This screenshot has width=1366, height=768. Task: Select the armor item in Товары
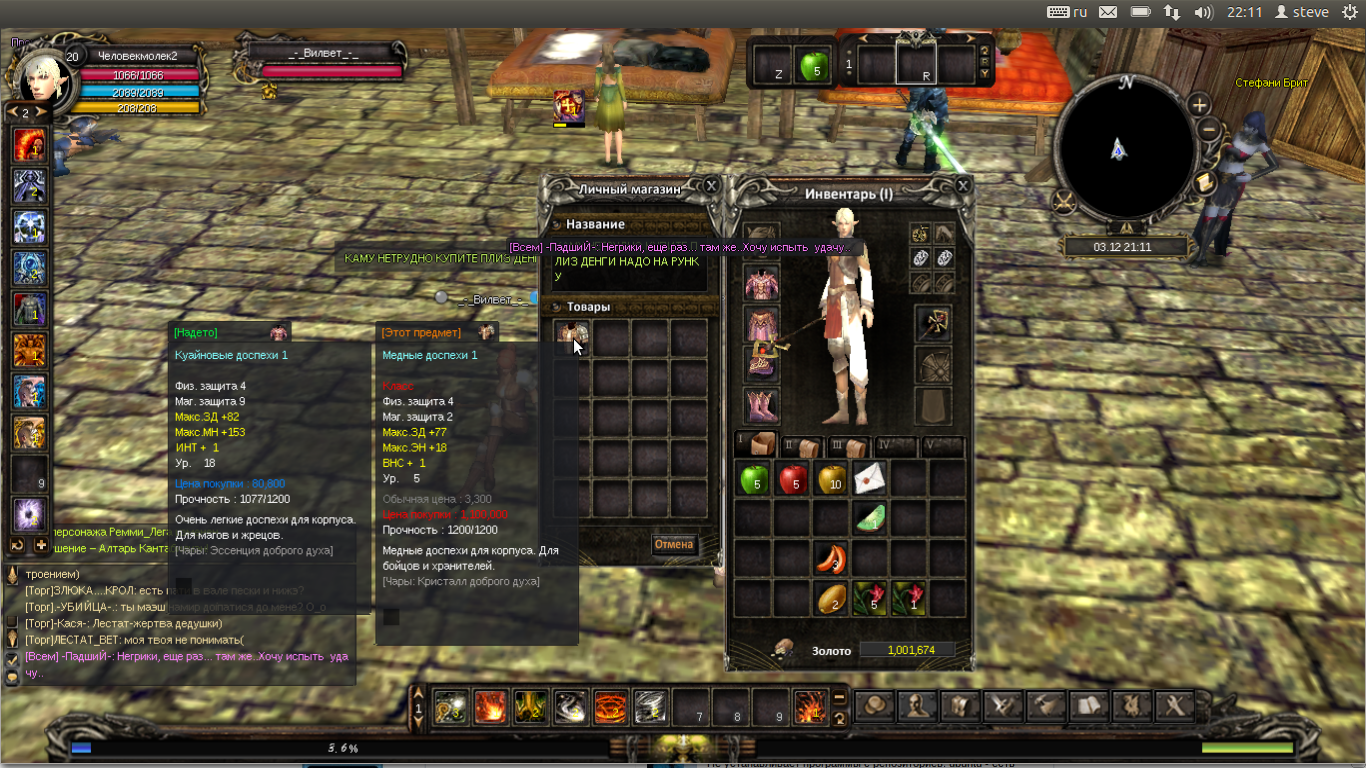(x=572, y=336)
